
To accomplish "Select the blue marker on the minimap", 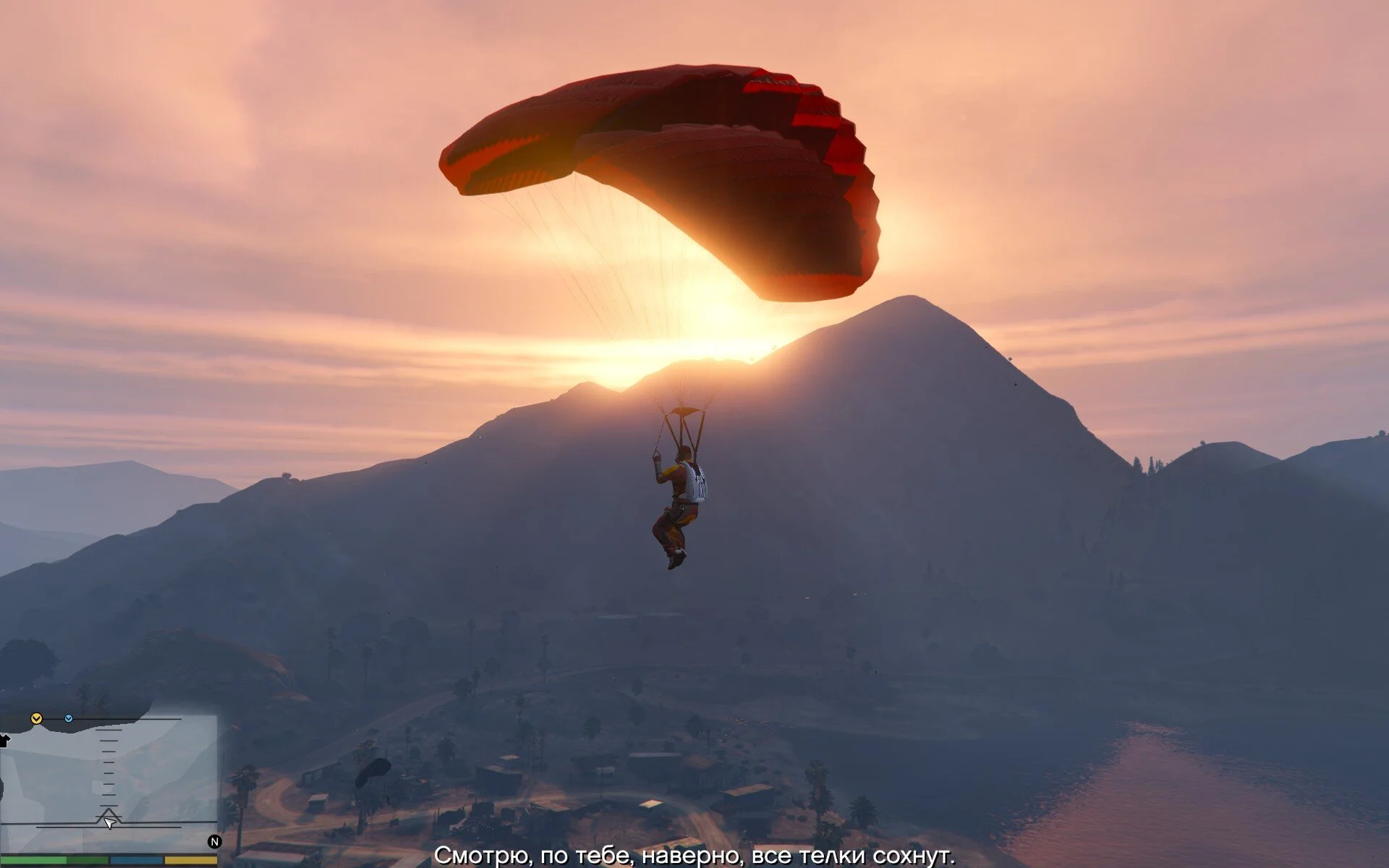I will point(69,718).
